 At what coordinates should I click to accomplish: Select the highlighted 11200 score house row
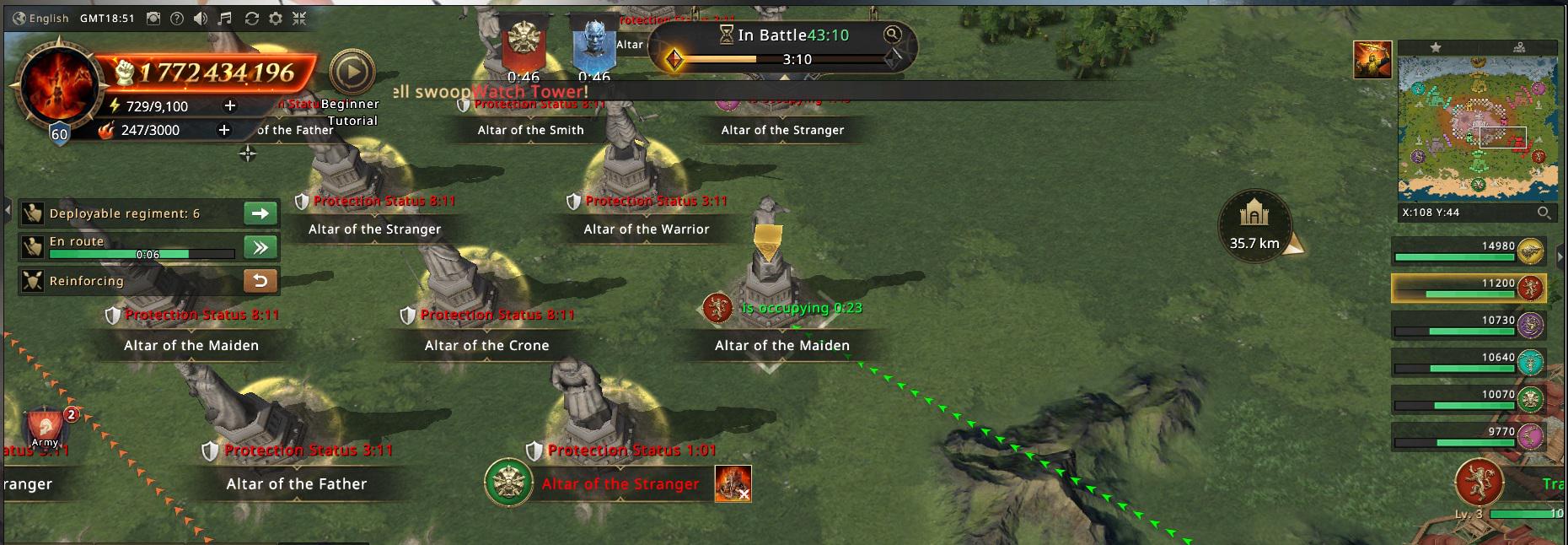[x=1469, y=288]
